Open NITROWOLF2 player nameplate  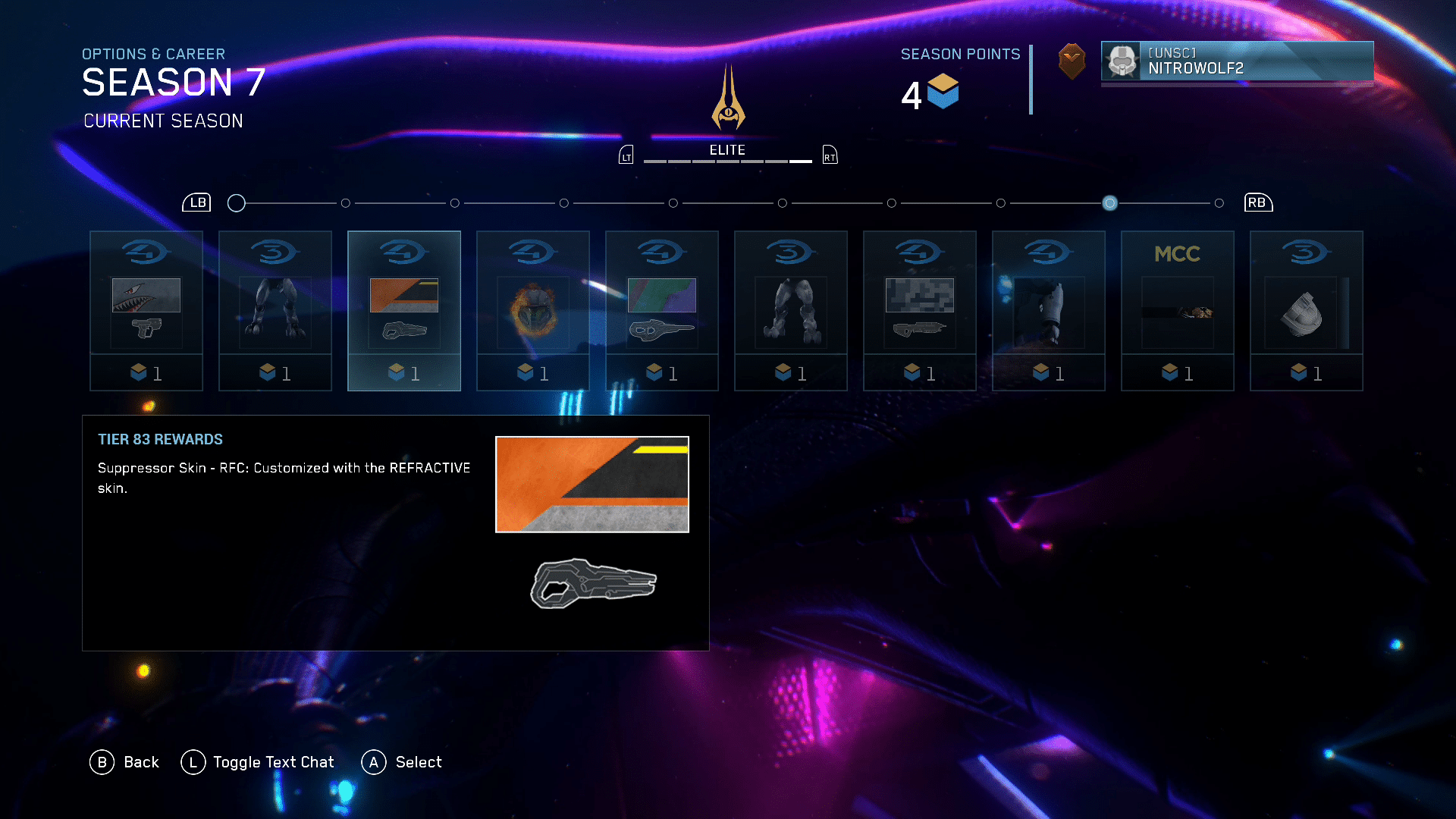[1237, 61]
